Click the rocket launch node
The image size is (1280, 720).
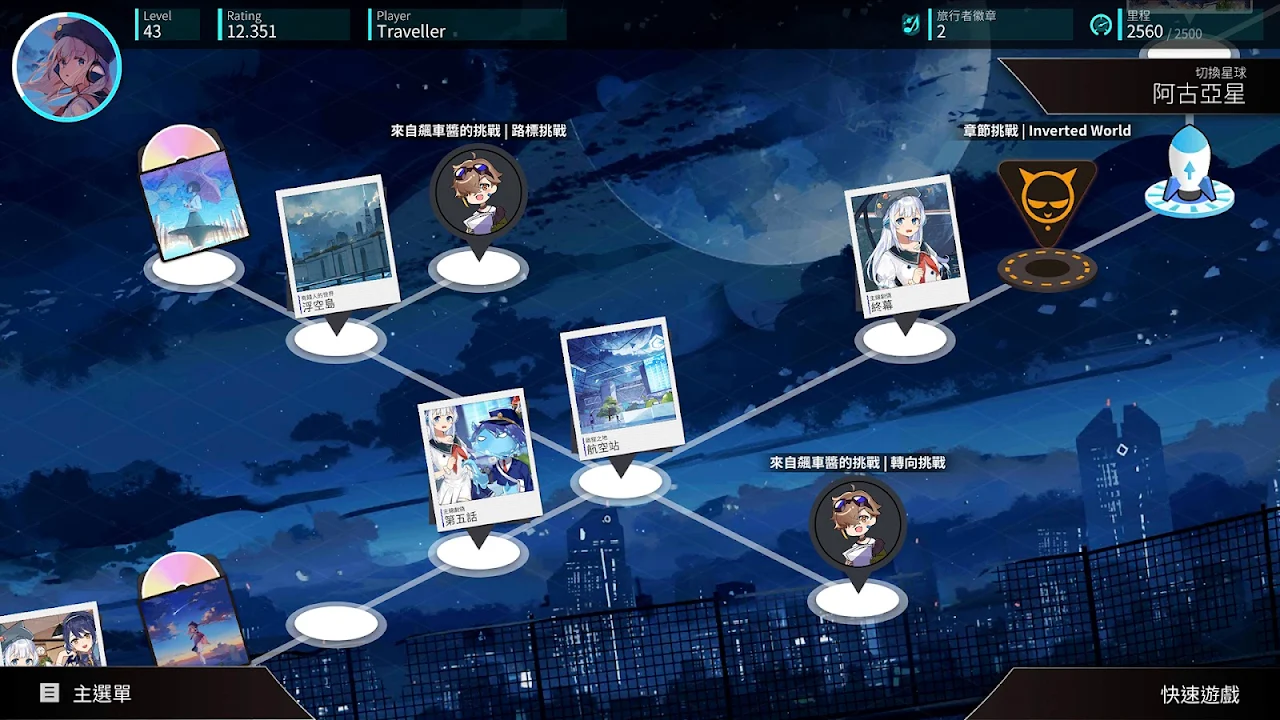click(1189, 172)
